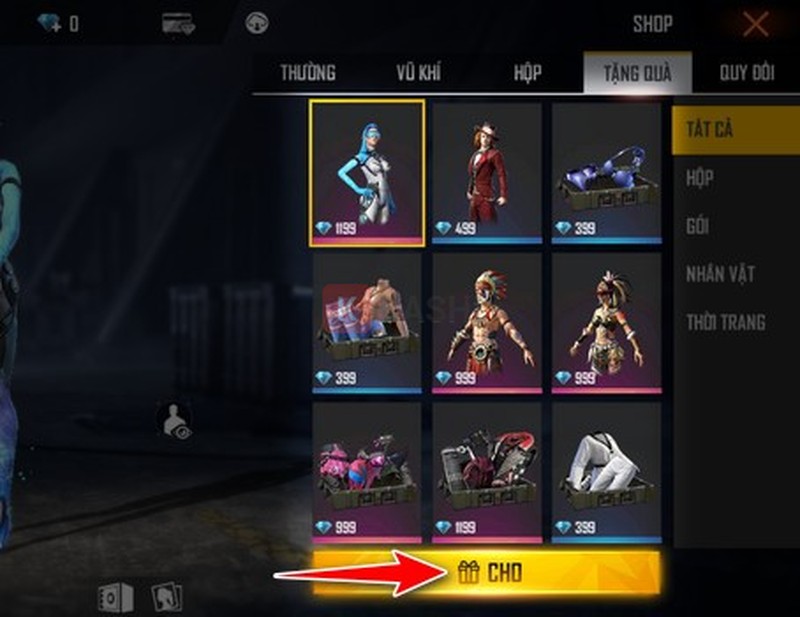Choose the TẶNG QUÀ tab
This screenshot has height=617, width=800.
click(636, 73)
